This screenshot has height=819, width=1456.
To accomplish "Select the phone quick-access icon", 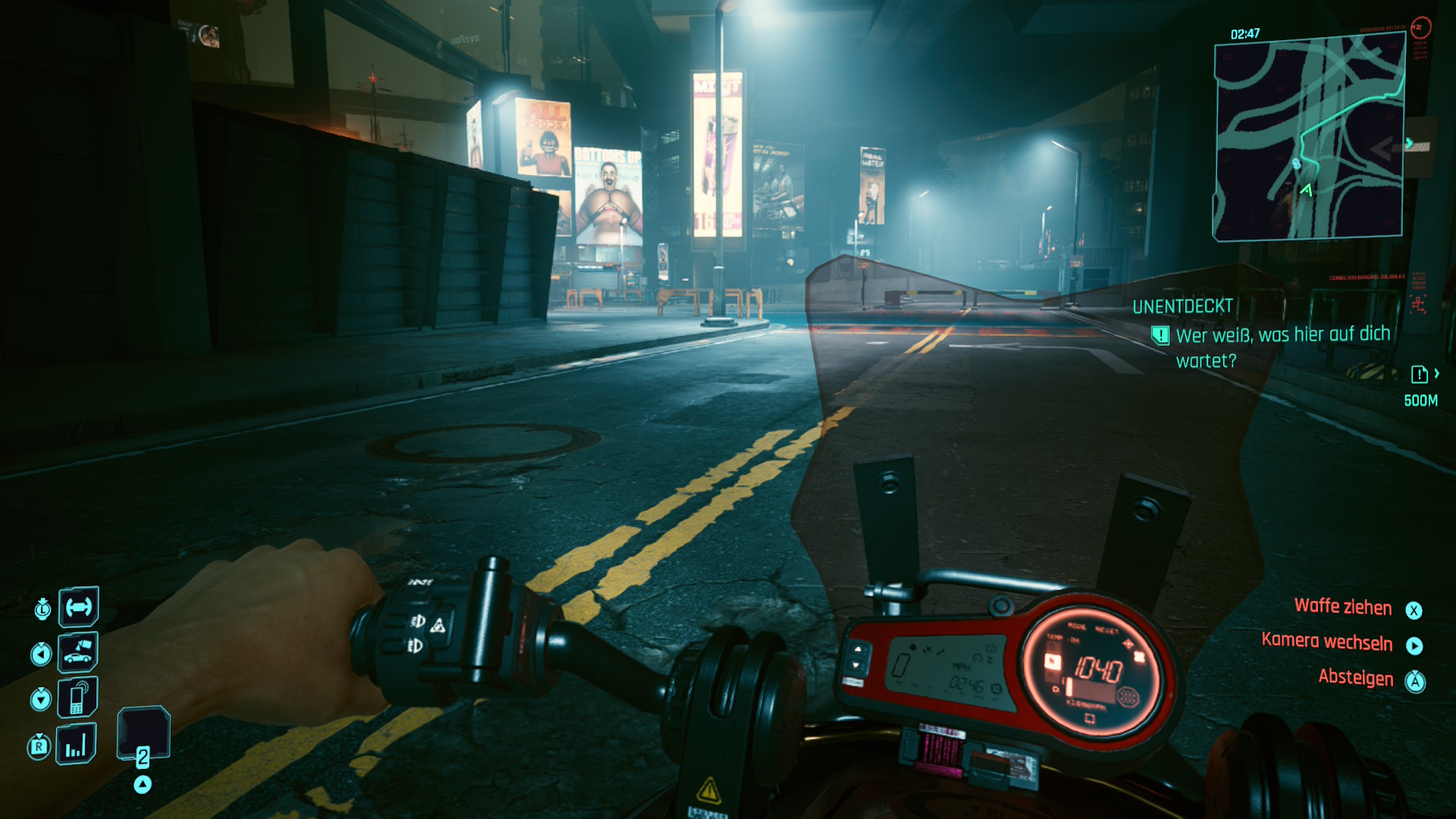I will coord(78,698).
